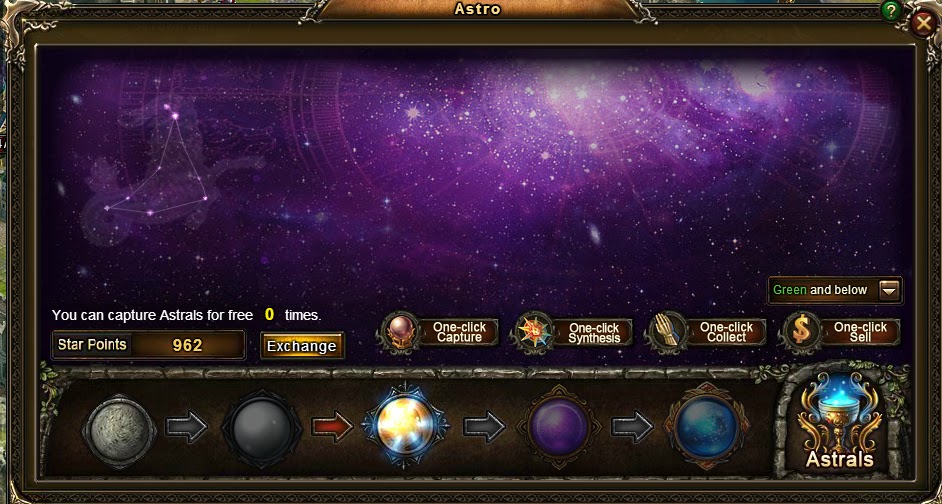Screen dimensions: 942x504
Task: Open the Astrals chalice button
Action: point(840,424)
